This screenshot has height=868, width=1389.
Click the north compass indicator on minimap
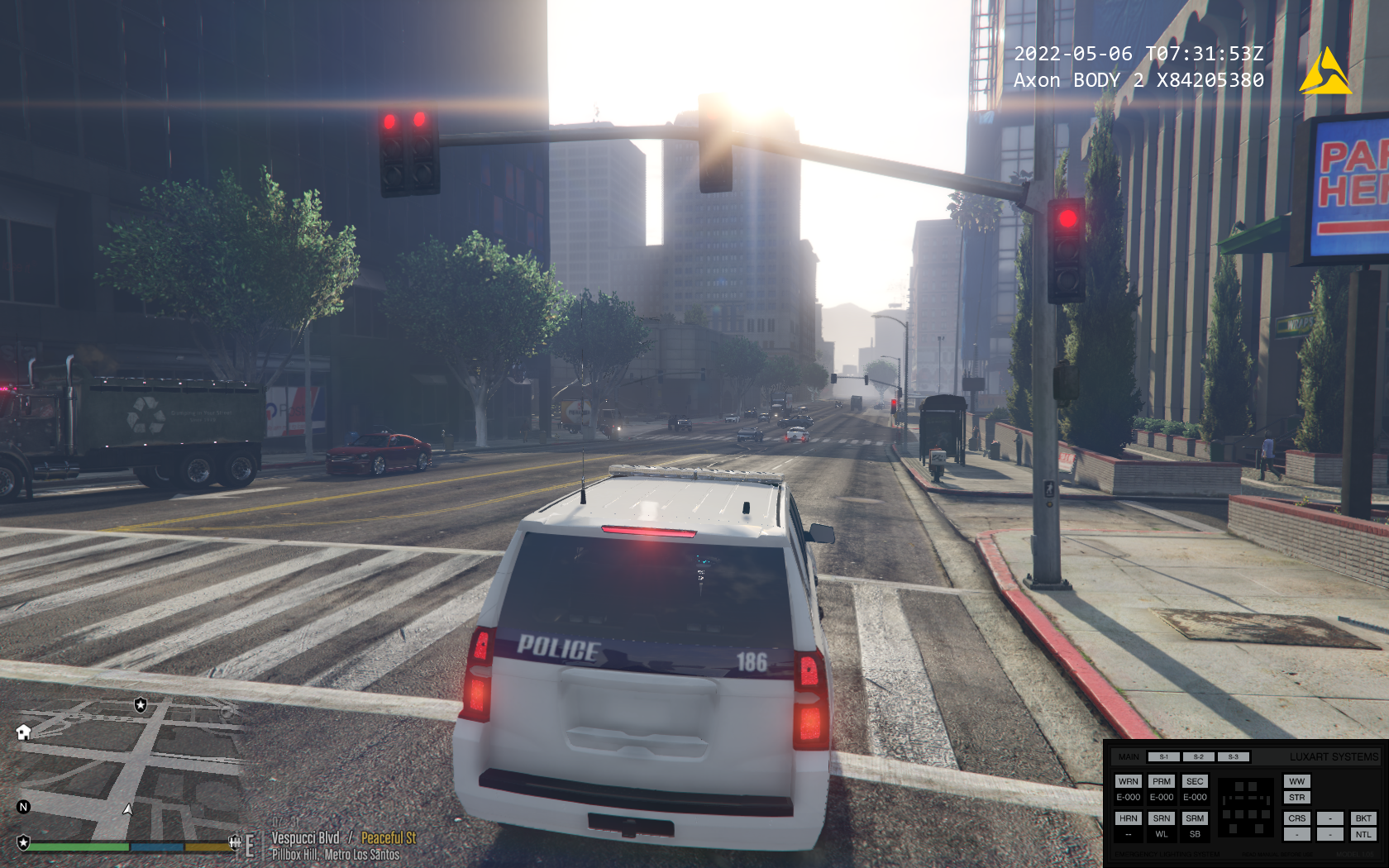[23, 807]
